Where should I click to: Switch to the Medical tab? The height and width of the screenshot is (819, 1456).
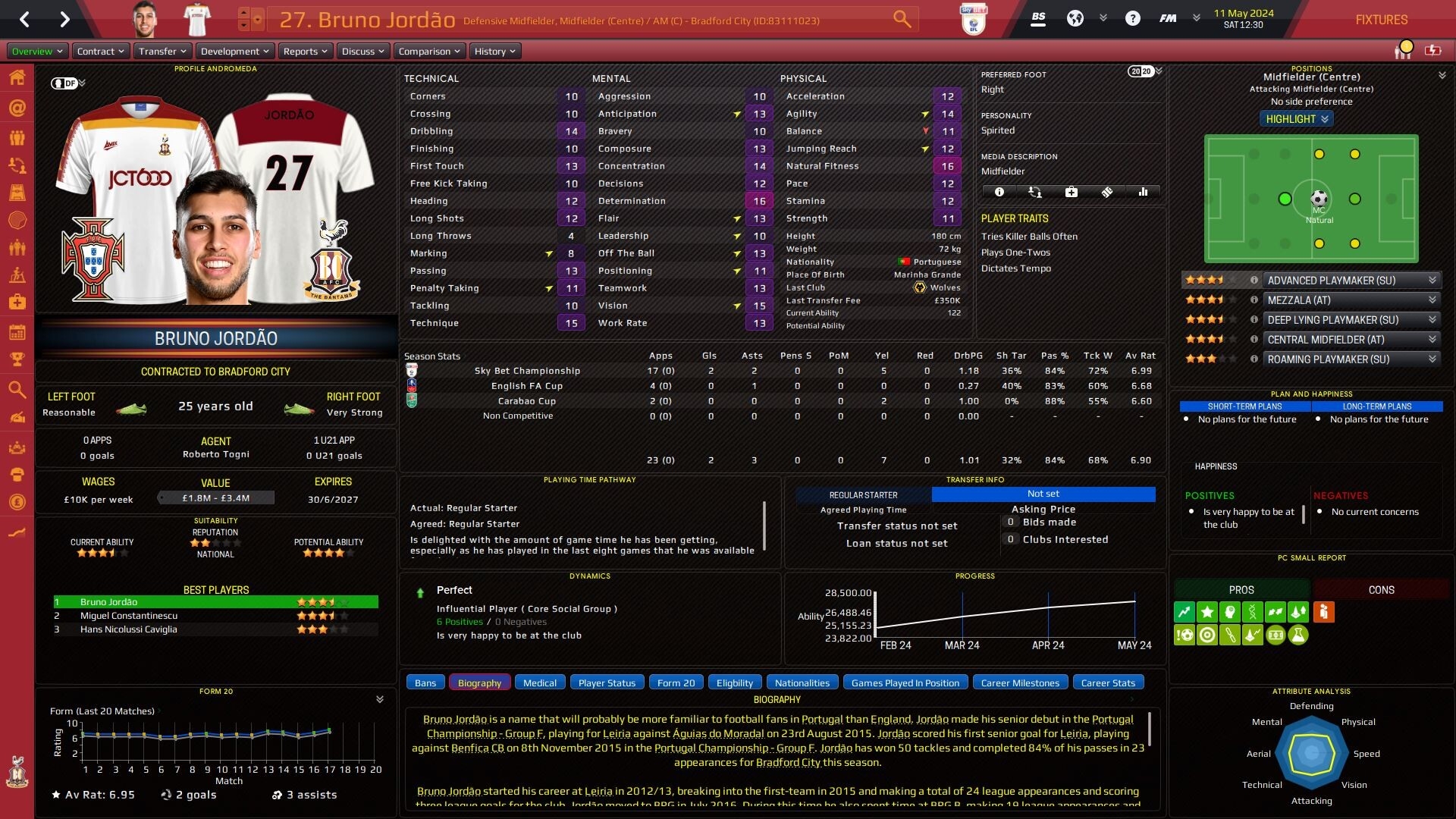click(540, 682)
